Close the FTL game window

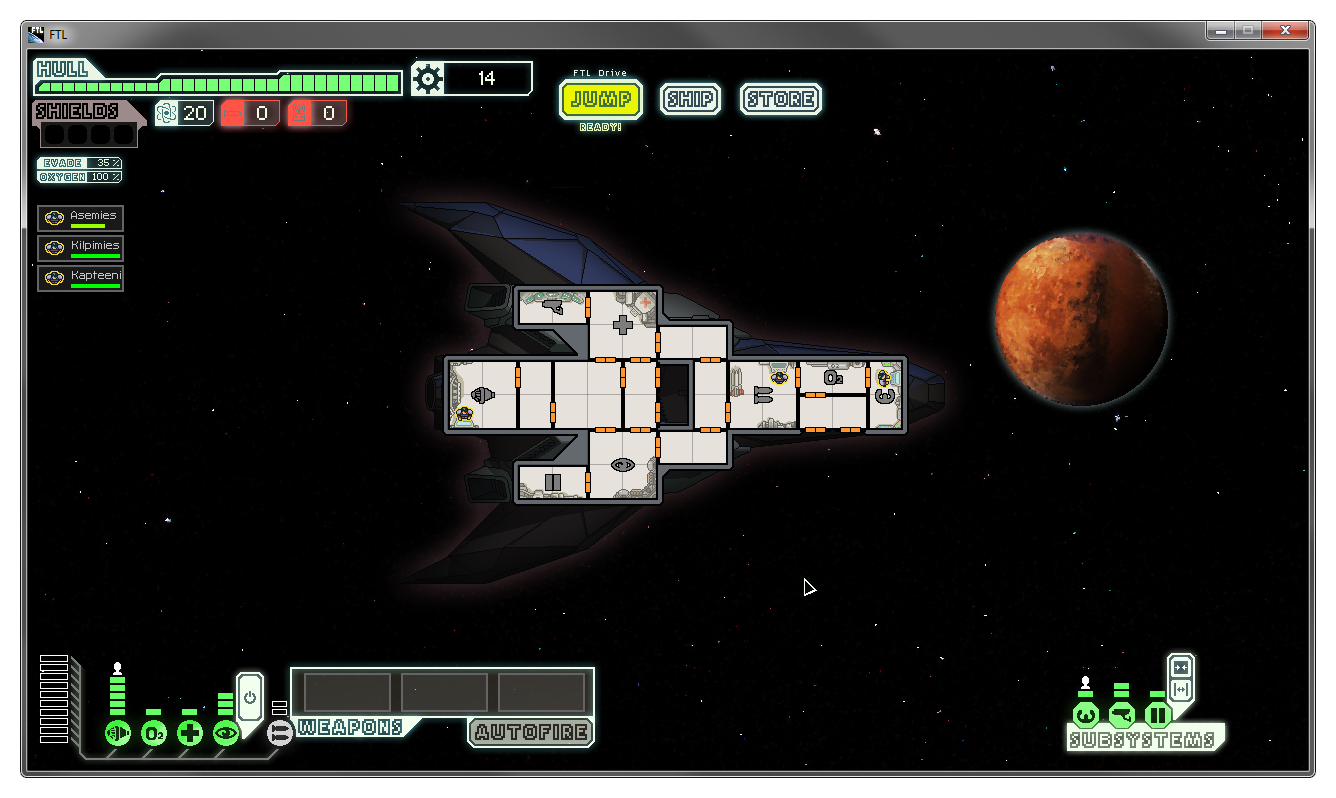[x=1287, y=32]
